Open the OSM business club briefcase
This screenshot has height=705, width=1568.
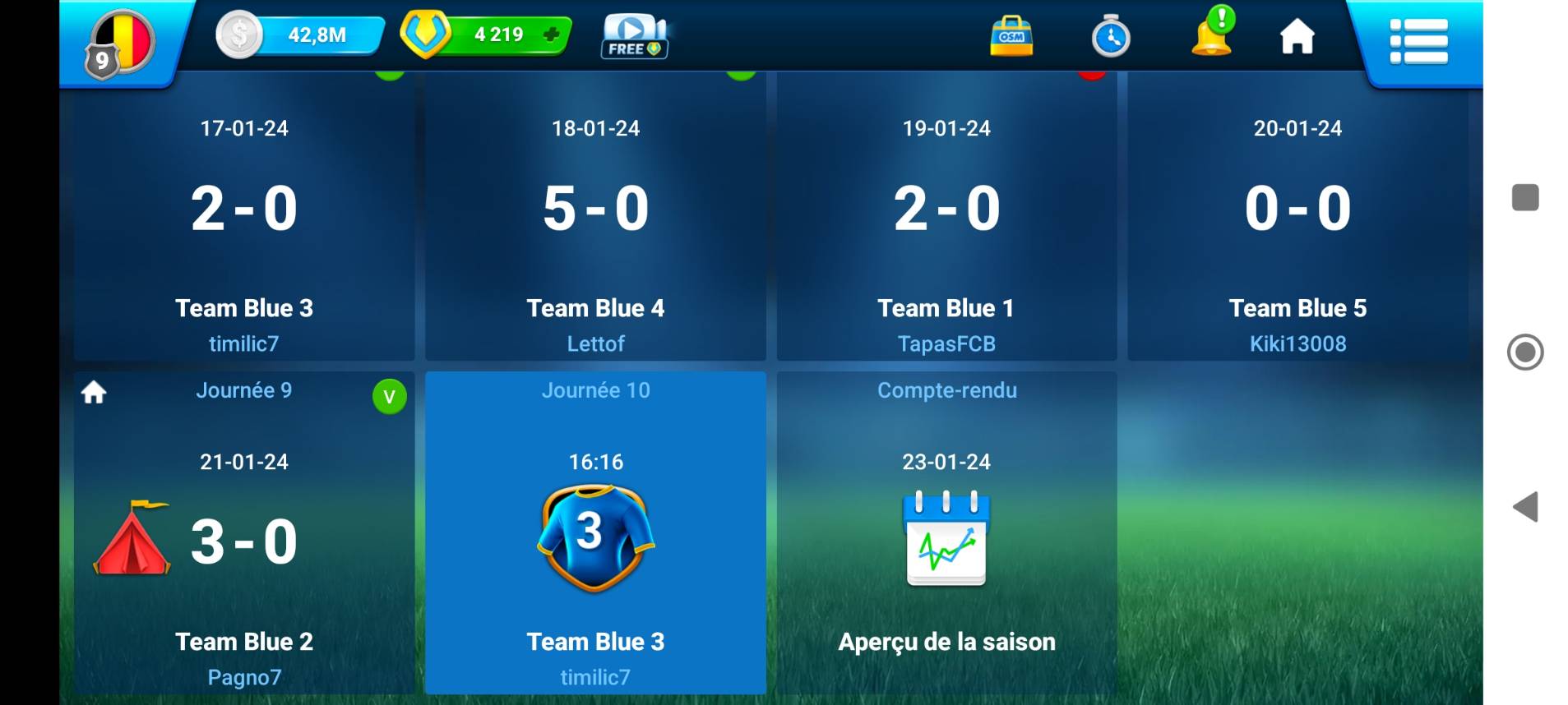[1011, 36]
